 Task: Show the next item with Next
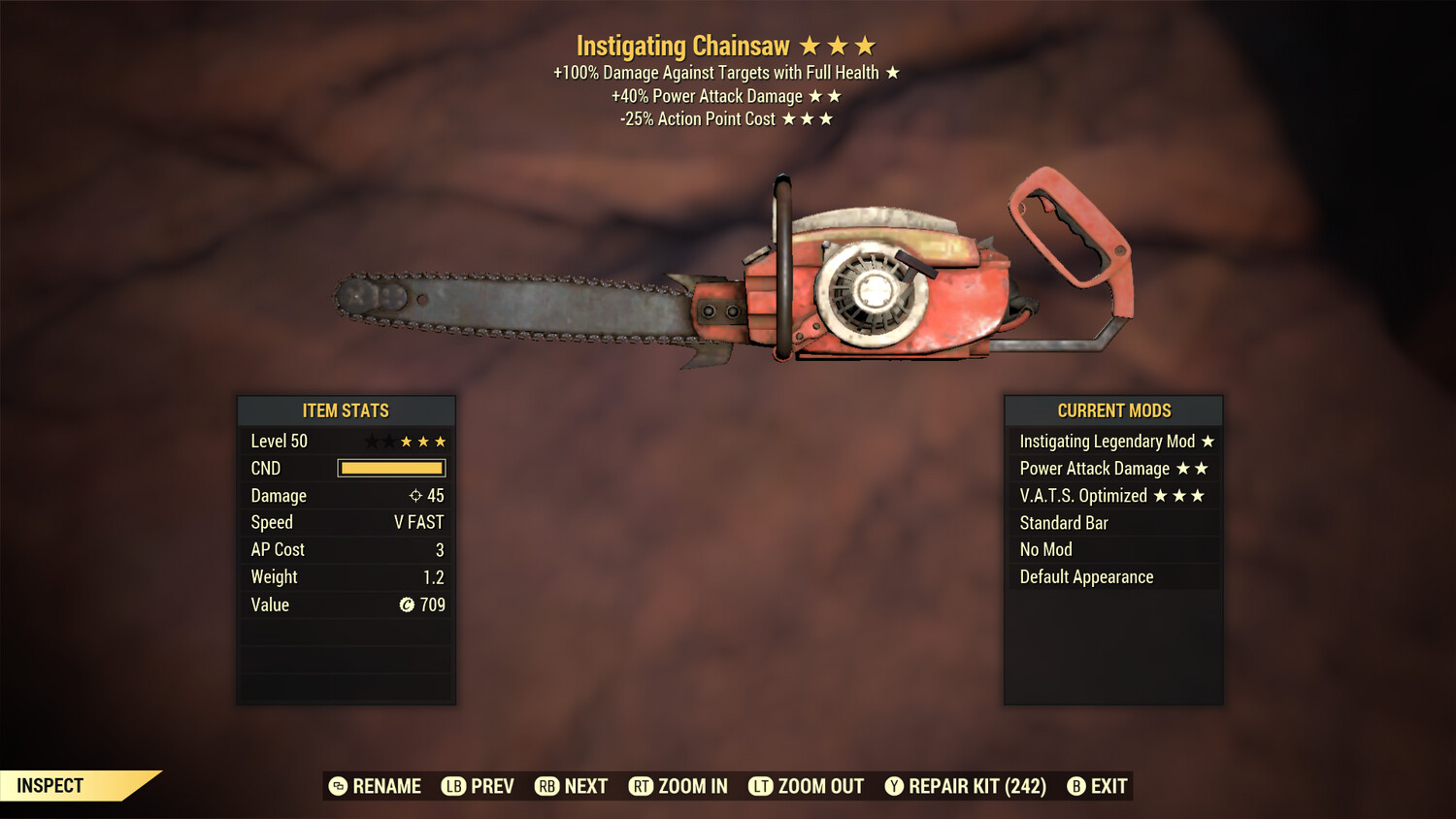(572, 786)
